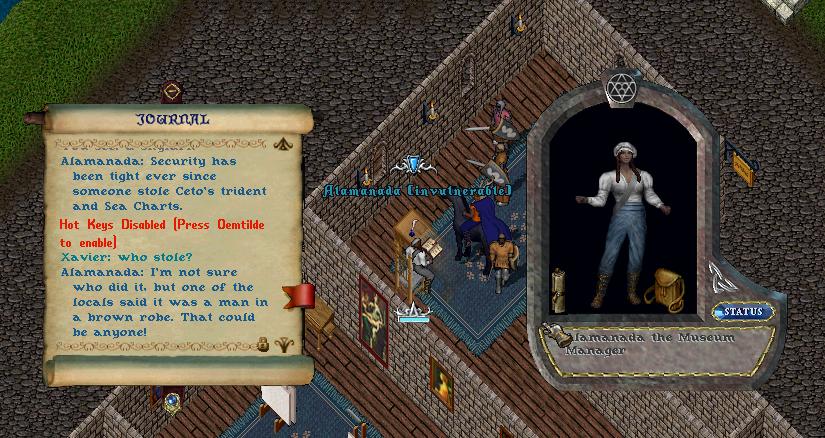Open Alamanada's Status gump
This screenshot has height=438, width=825.
pos(743,312)
